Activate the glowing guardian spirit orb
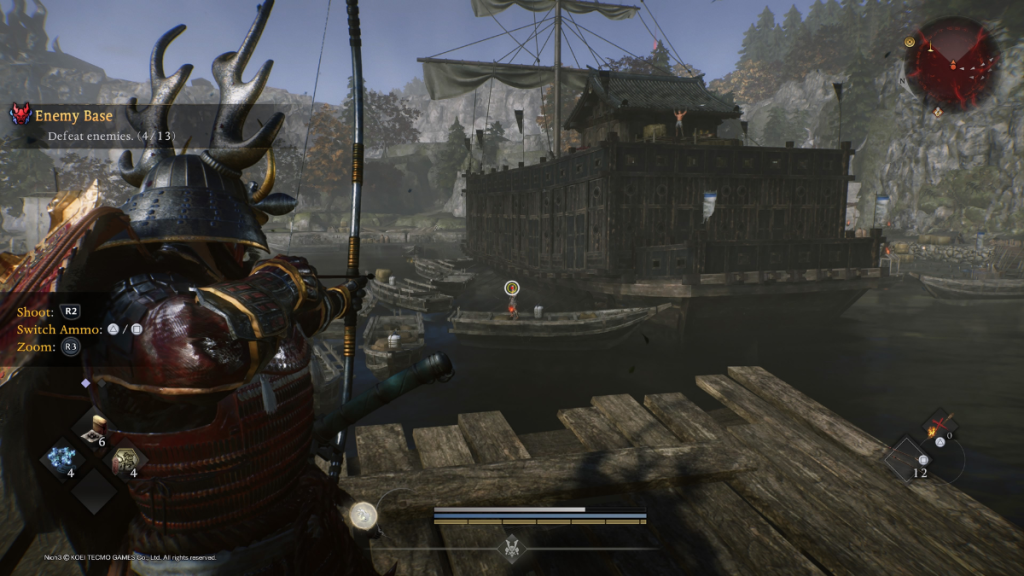The height and width of the screenshot is (576, 1024). point(365,514)
